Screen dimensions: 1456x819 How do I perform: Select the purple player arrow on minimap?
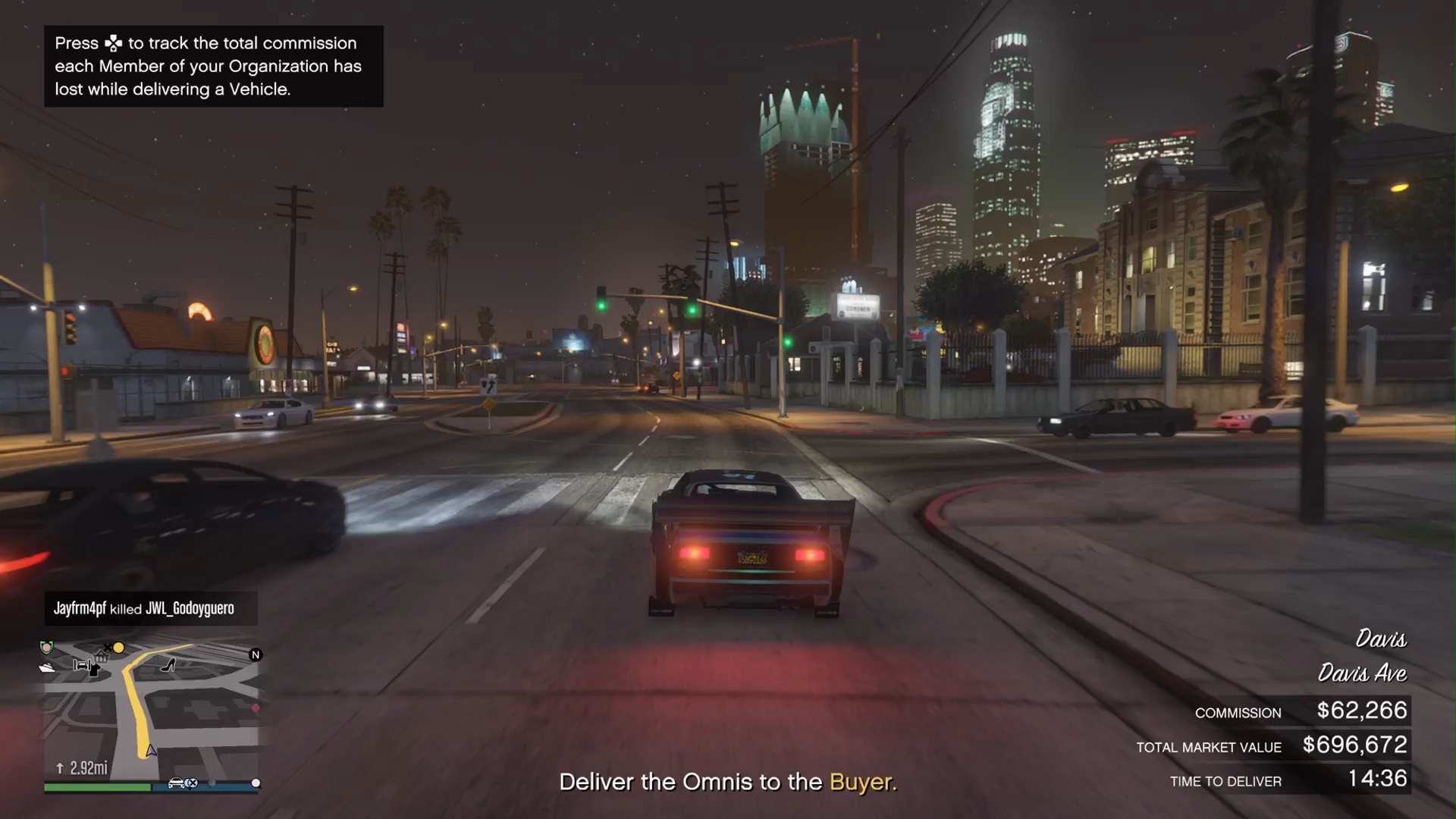point(152,750)
